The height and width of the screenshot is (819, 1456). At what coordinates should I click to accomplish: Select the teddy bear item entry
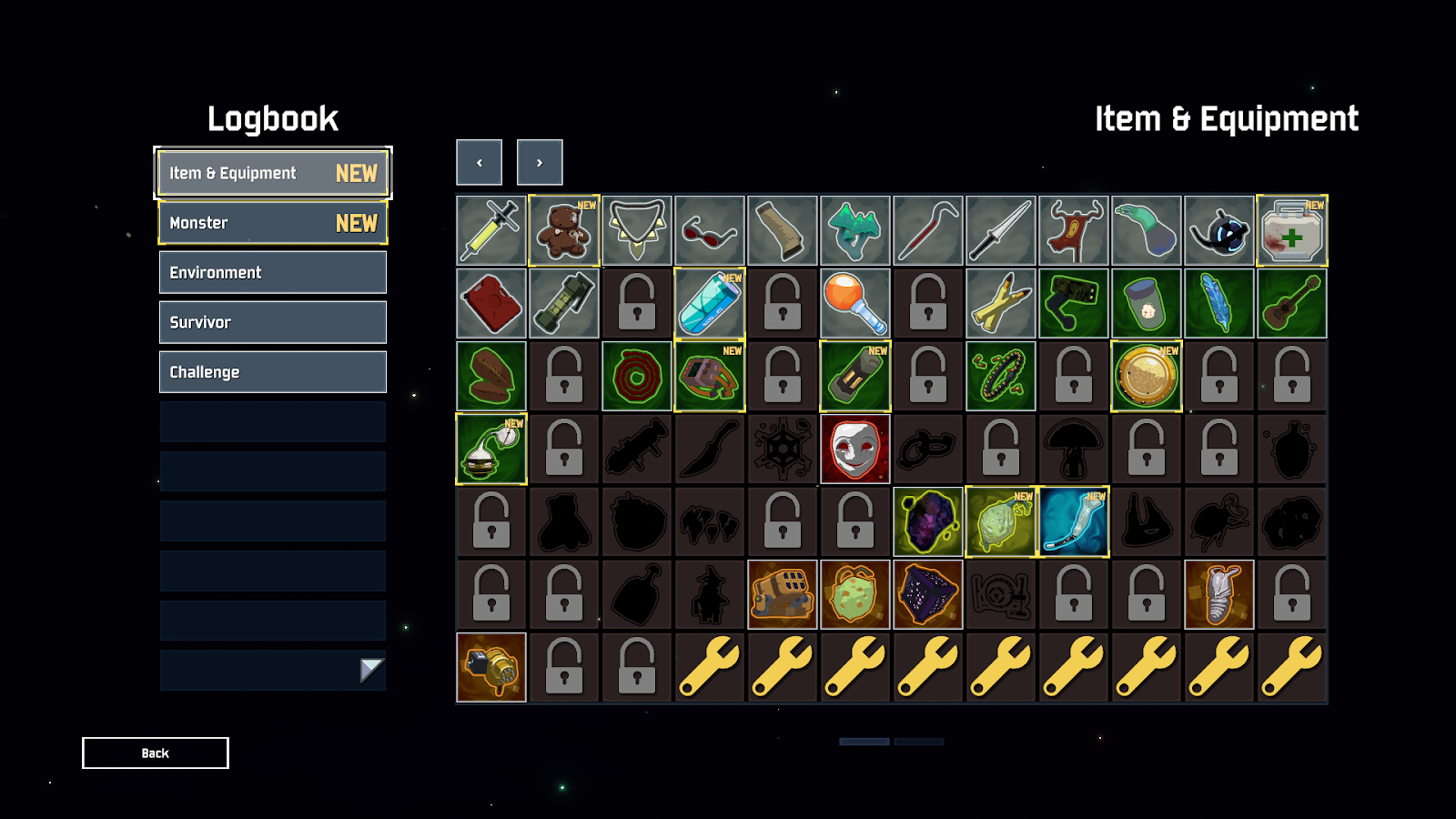[x=564, y=231]
